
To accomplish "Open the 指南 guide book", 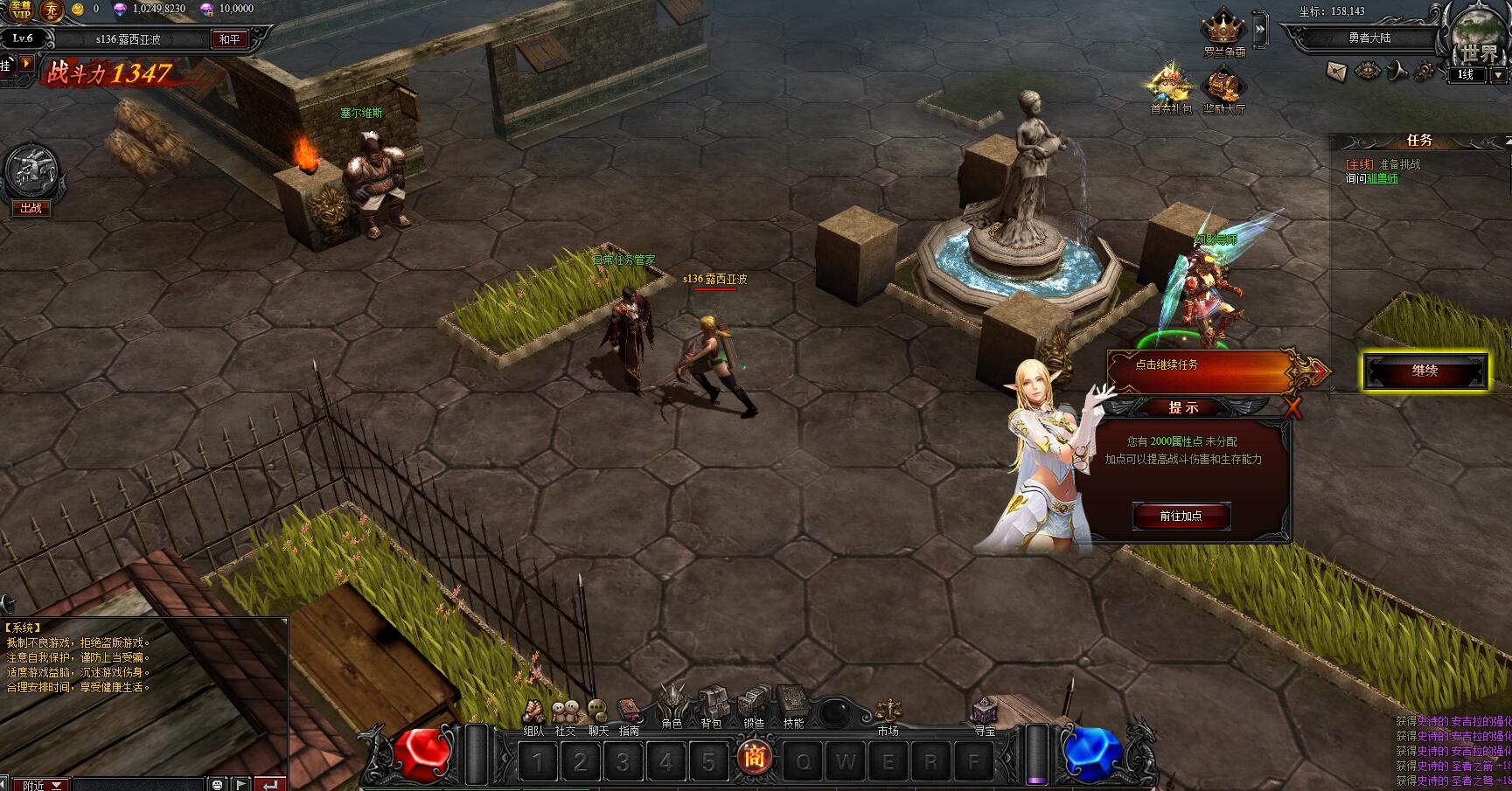I will tap(628, 714).
